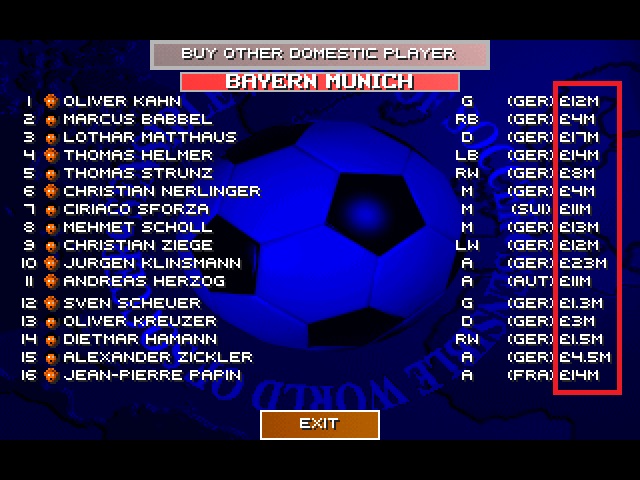This screenshot has height=480, width=640.
Task: Choose Thomas Strunz from the list
Action: tap(138, 173)
